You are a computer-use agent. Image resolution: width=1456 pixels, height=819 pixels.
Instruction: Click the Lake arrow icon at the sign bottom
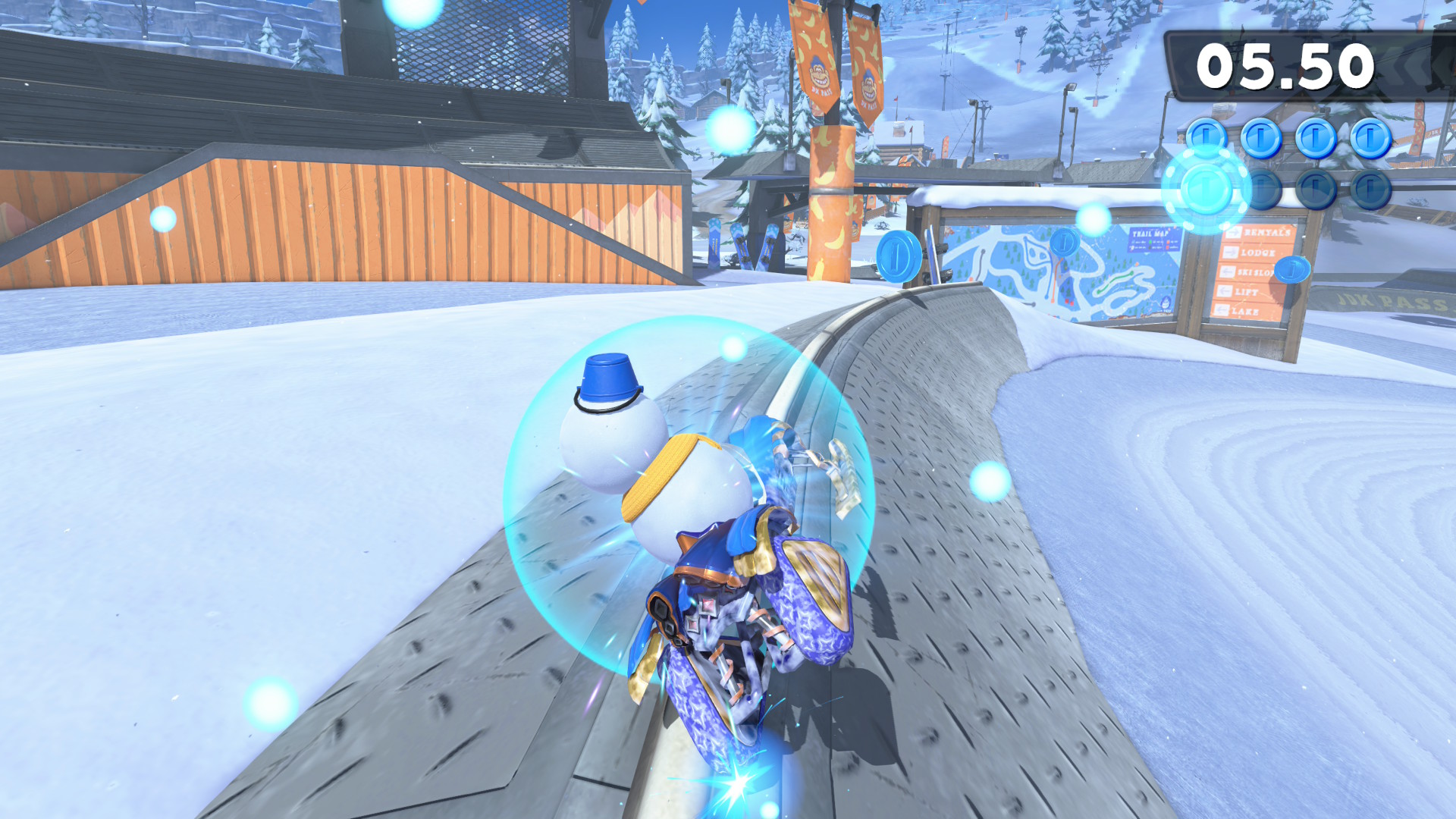1222,311
